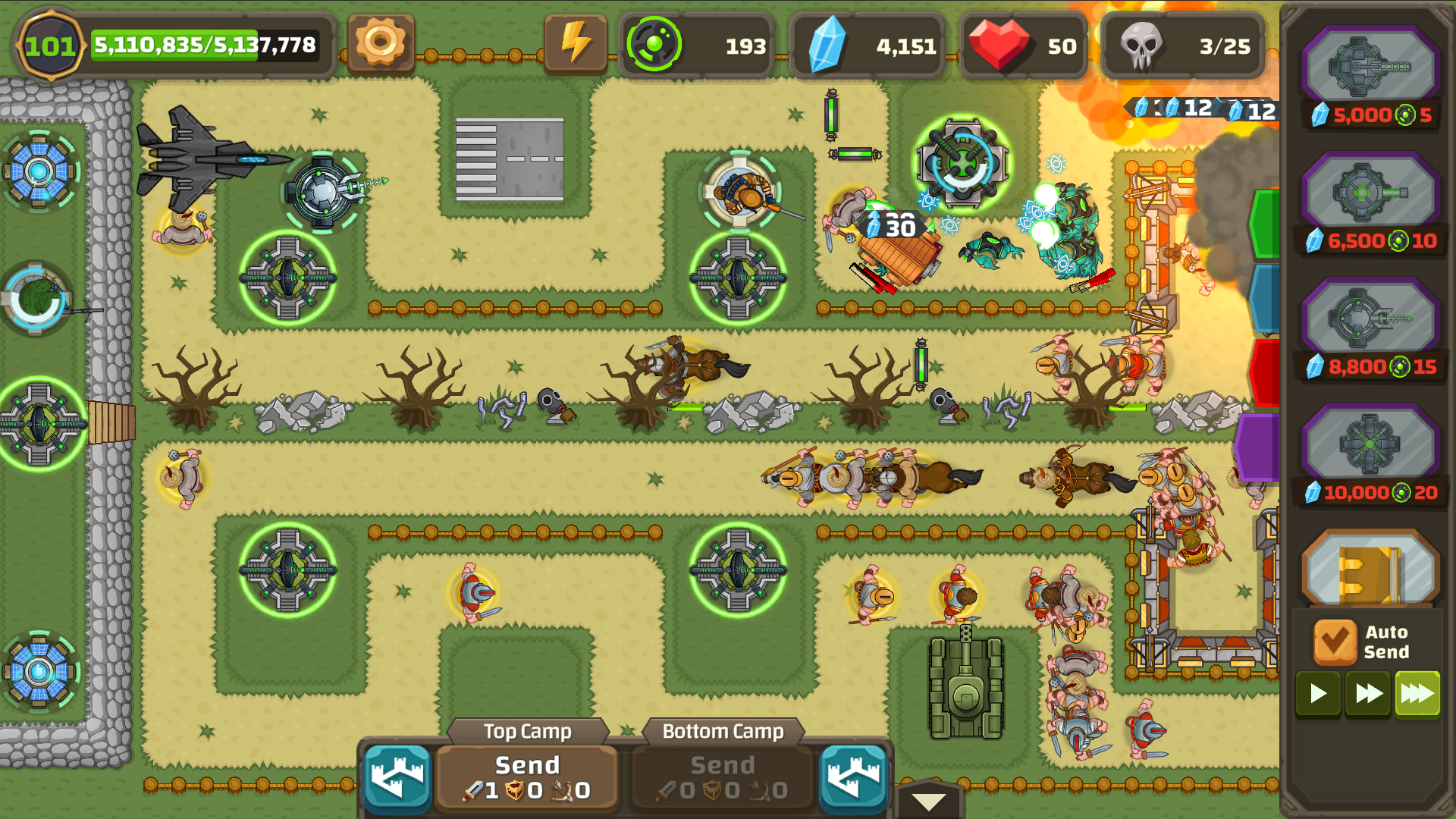Send troops from Top Camp

[x=527, y=777]
